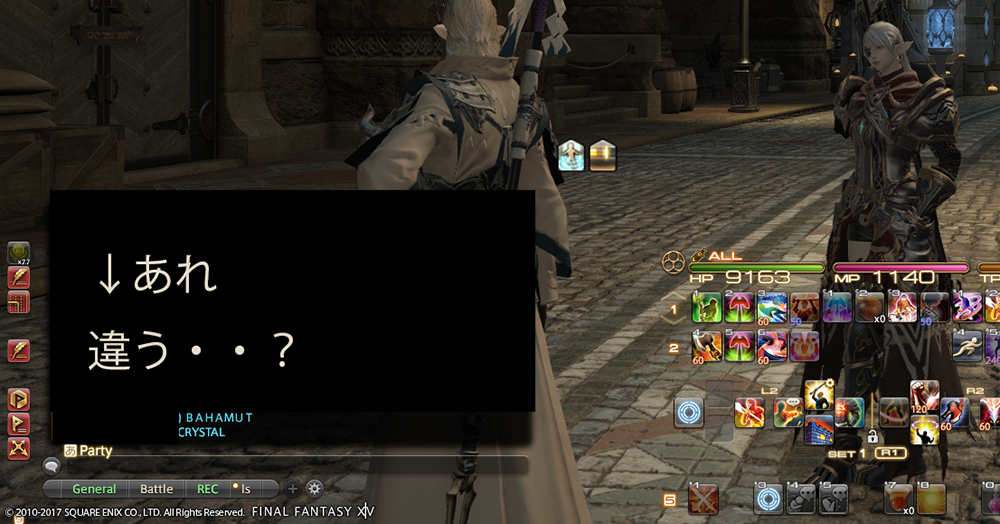Image resolution: width=1000 pixels, height=524 pixels.
Task: Select the blue ring icon in hotbar 5
Action: (768, 498)
